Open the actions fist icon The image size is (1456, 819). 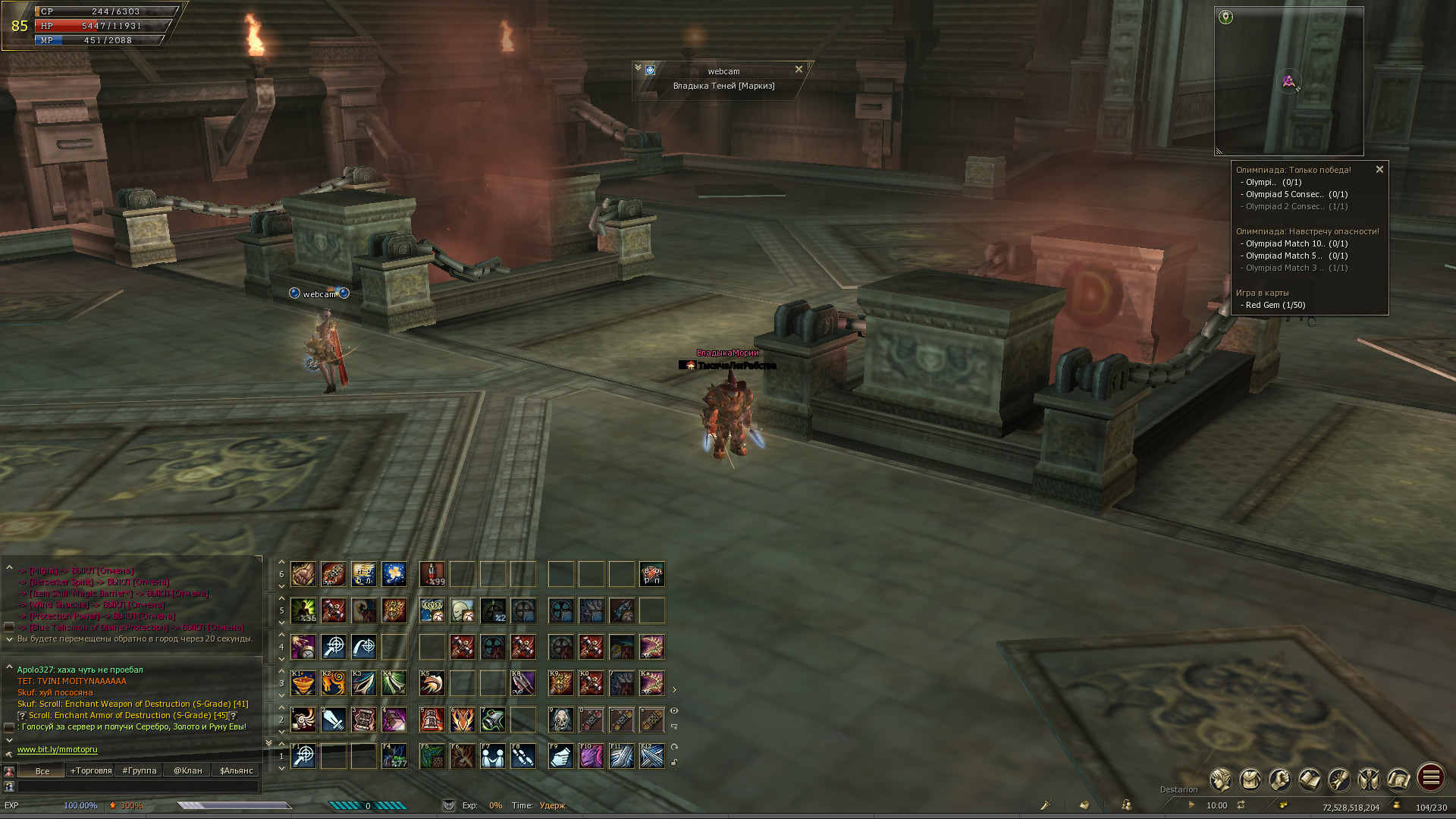tap(1279, 779)
